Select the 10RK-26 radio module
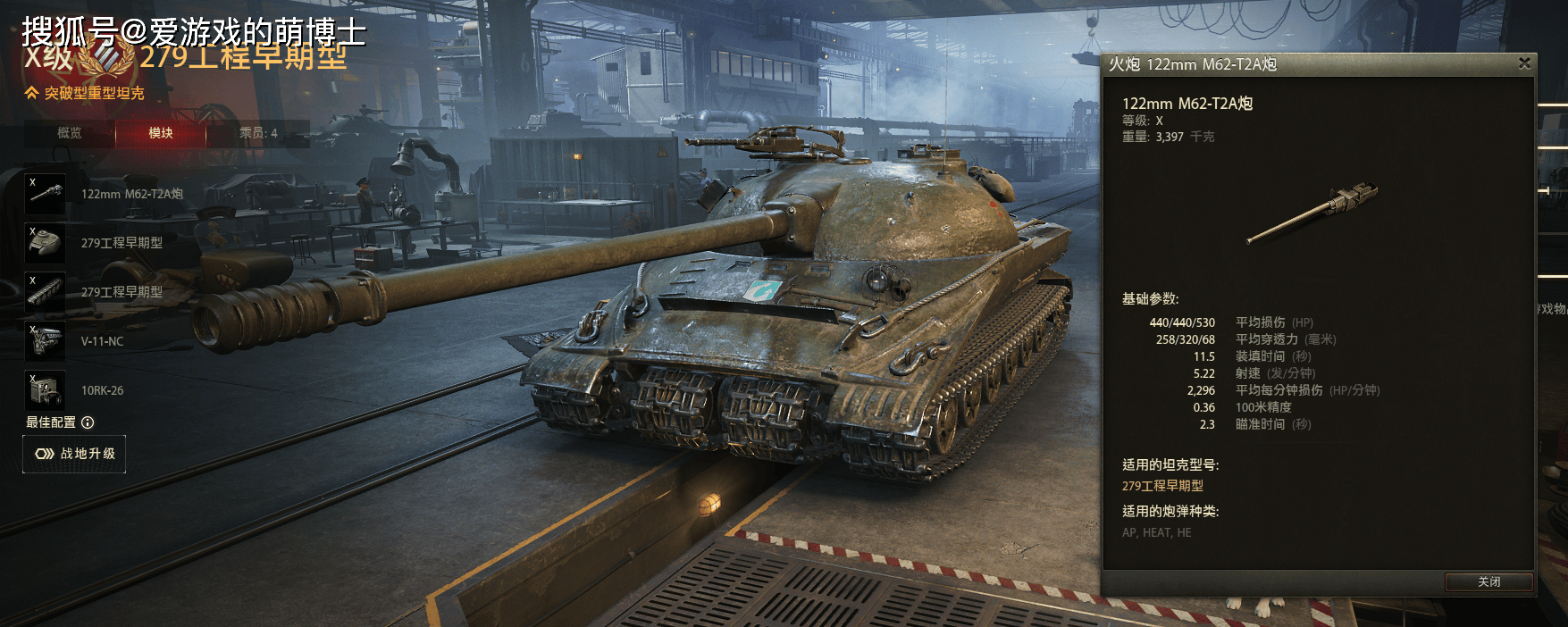The height and width of the screenshot is (627, 1568). [46, 390]
